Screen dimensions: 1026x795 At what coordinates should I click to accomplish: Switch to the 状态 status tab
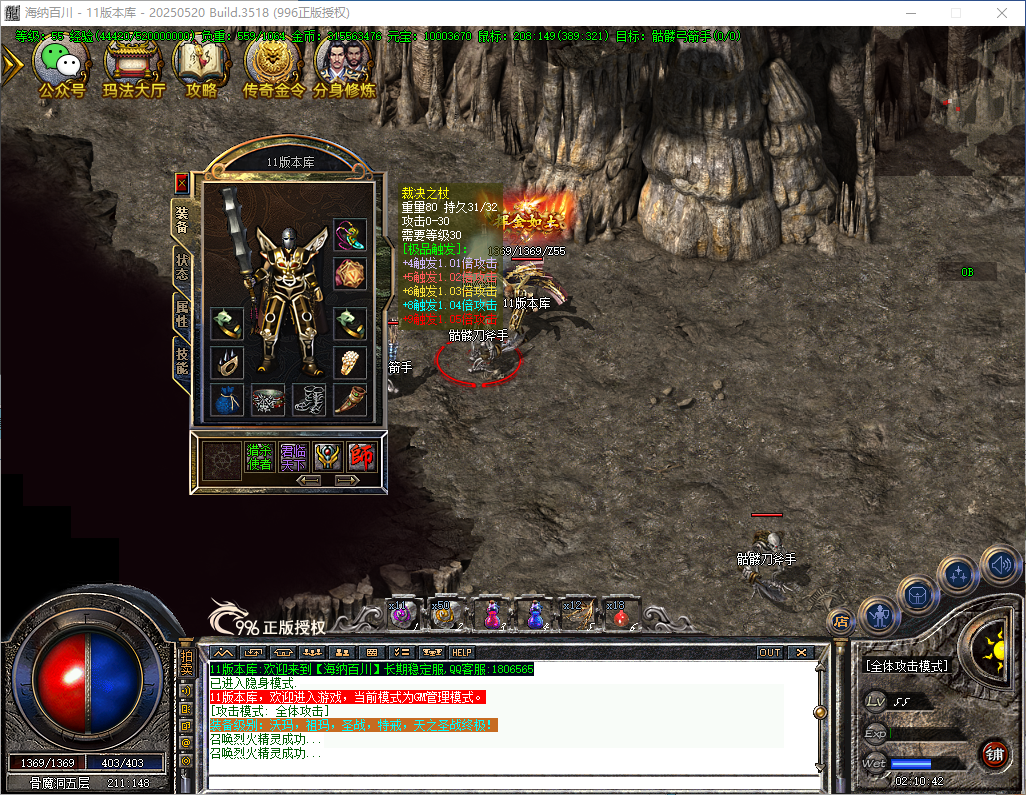click(182, 265)
